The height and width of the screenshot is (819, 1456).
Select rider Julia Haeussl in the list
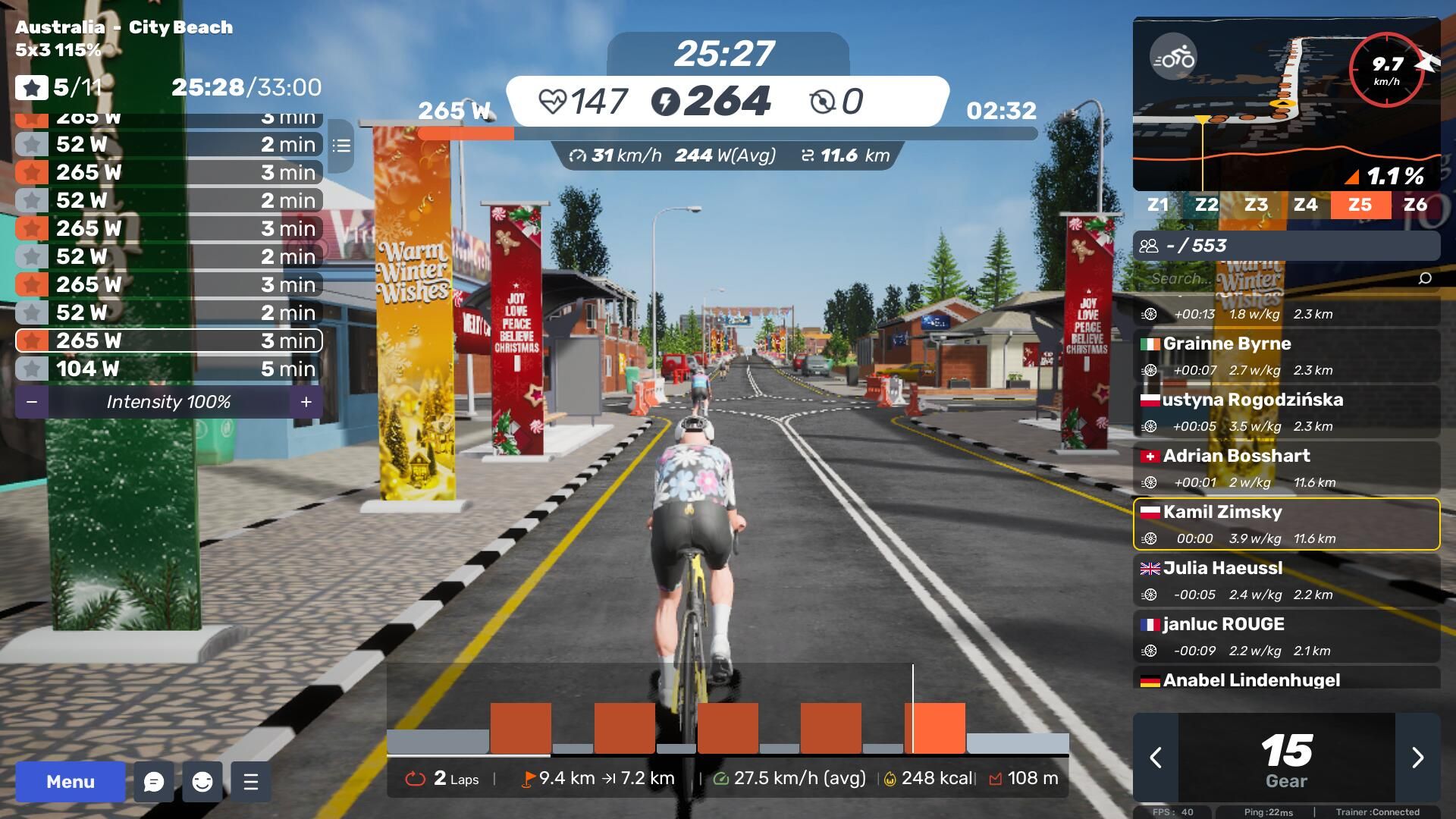point(1286,580)
